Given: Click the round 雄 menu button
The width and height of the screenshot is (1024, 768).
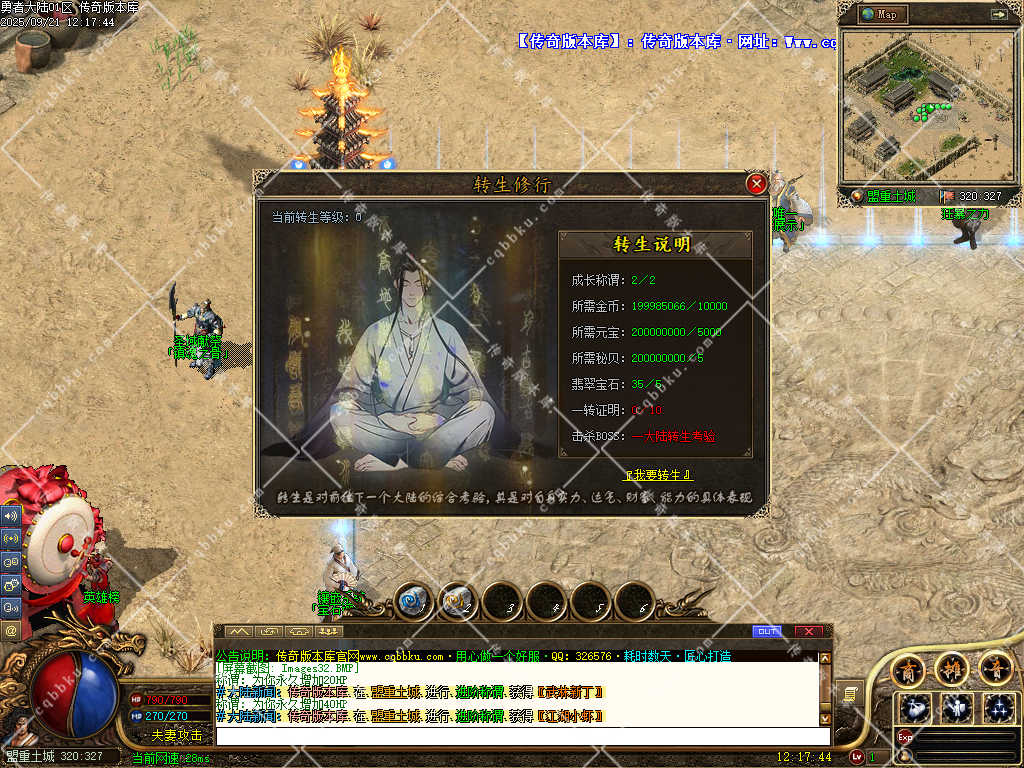Looking at the screenshot, I should coord(951,668).
